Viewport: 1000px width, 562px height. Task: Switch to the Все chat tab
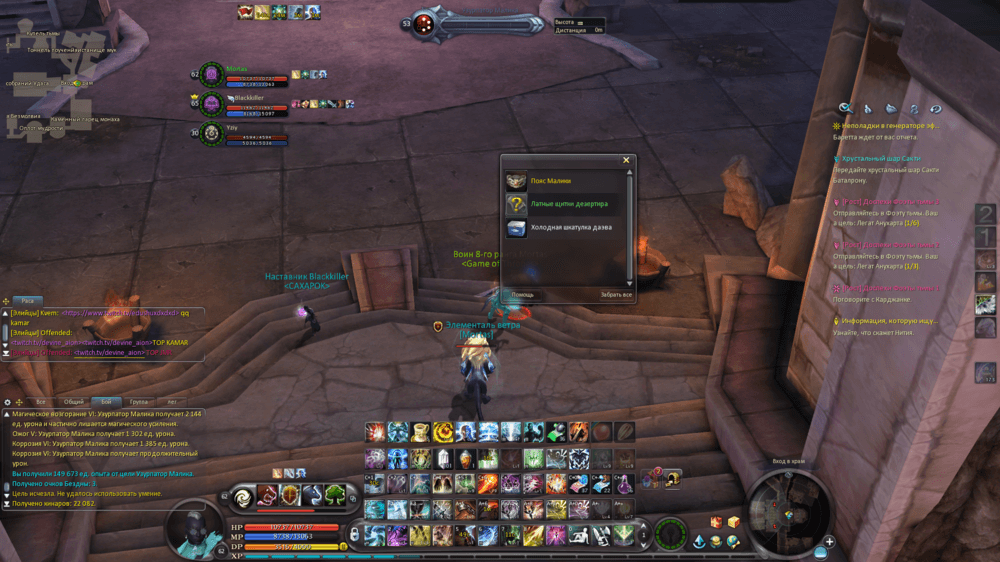click(41, 401)
